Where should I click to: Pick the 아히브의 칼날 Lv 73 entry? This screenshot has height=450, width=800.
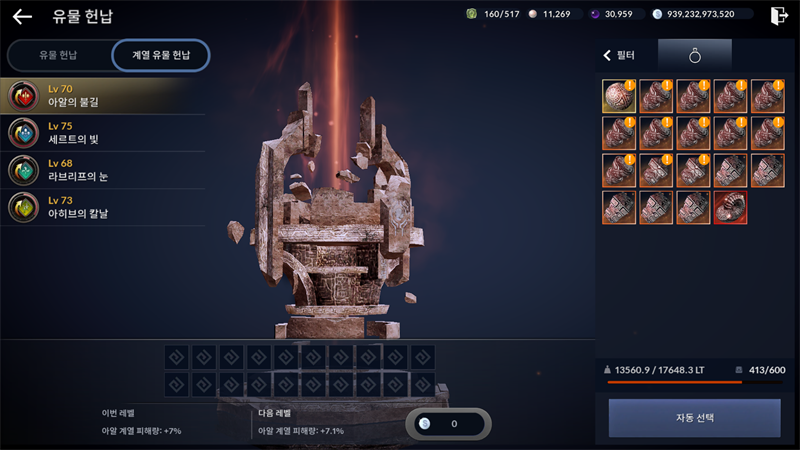100,208
